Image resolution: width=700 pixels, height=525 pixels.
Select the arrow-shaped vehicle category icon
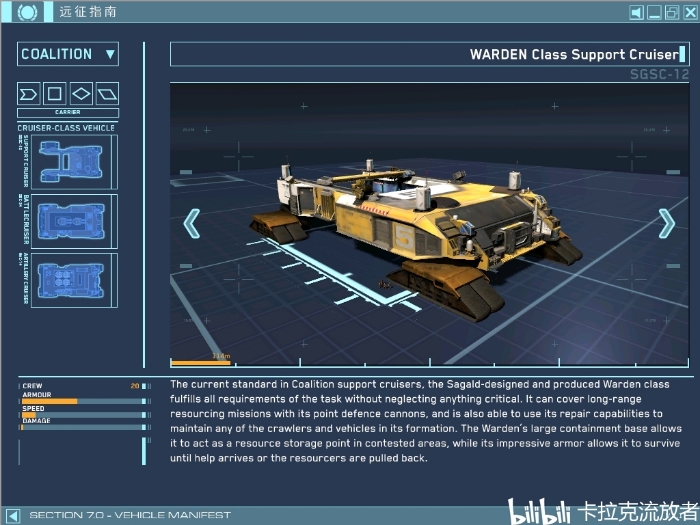click(30, 94)
